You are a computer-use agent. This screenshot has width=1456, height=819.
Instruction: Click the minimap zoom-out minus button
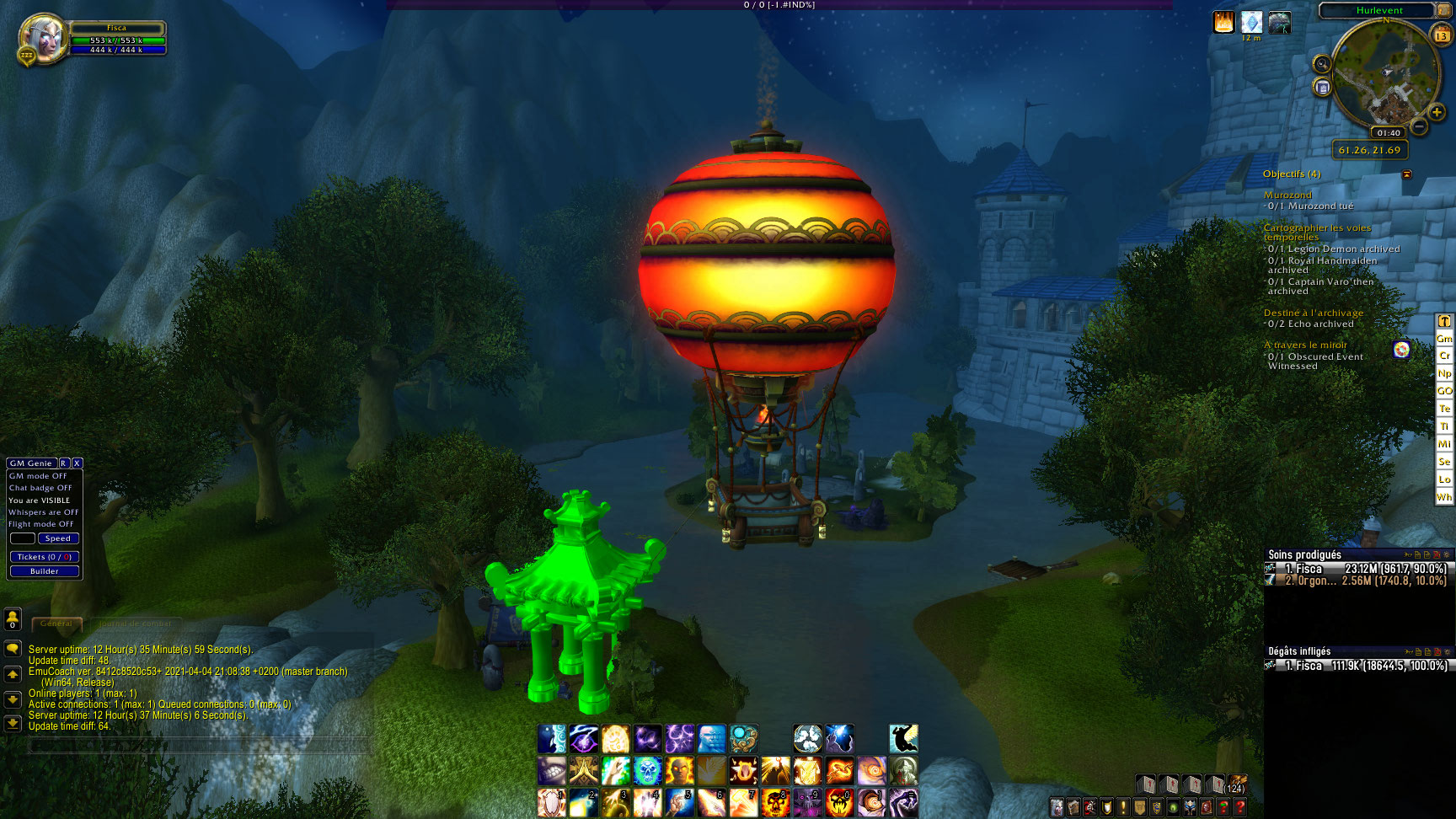click(x=1419, y=127)
